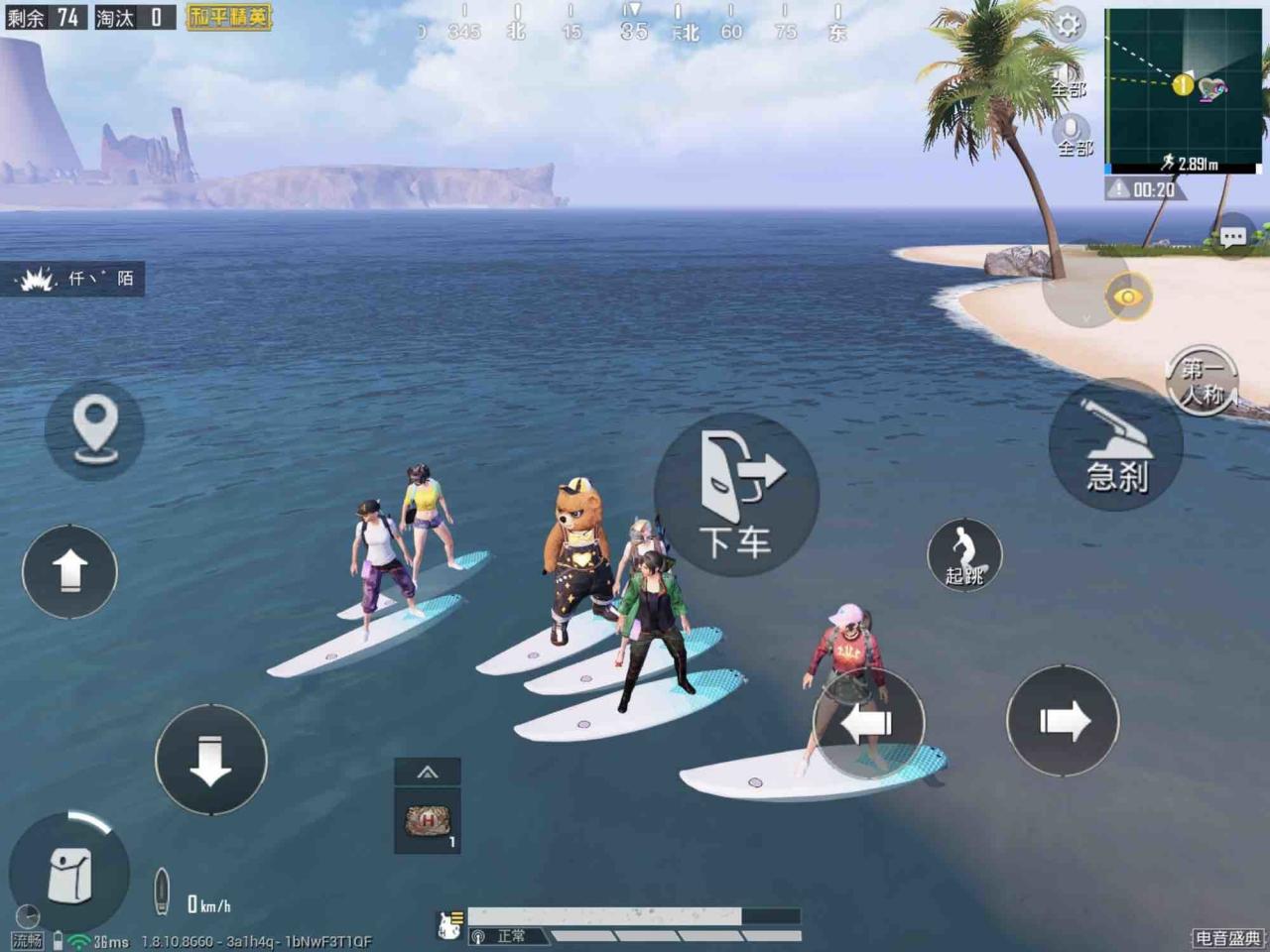The width and height of the screenshot is (1270, 952).
Task: Select the healing item slot
Action: 428,821
